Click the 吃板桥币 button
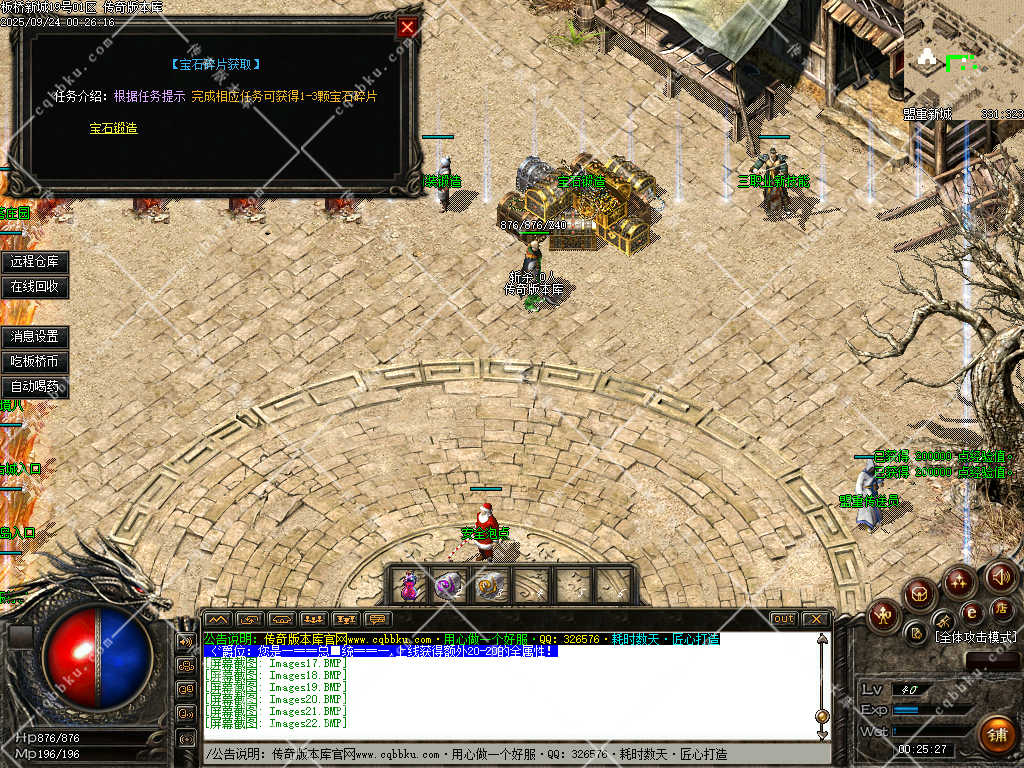1024x768 pixels. coord(35,361)
